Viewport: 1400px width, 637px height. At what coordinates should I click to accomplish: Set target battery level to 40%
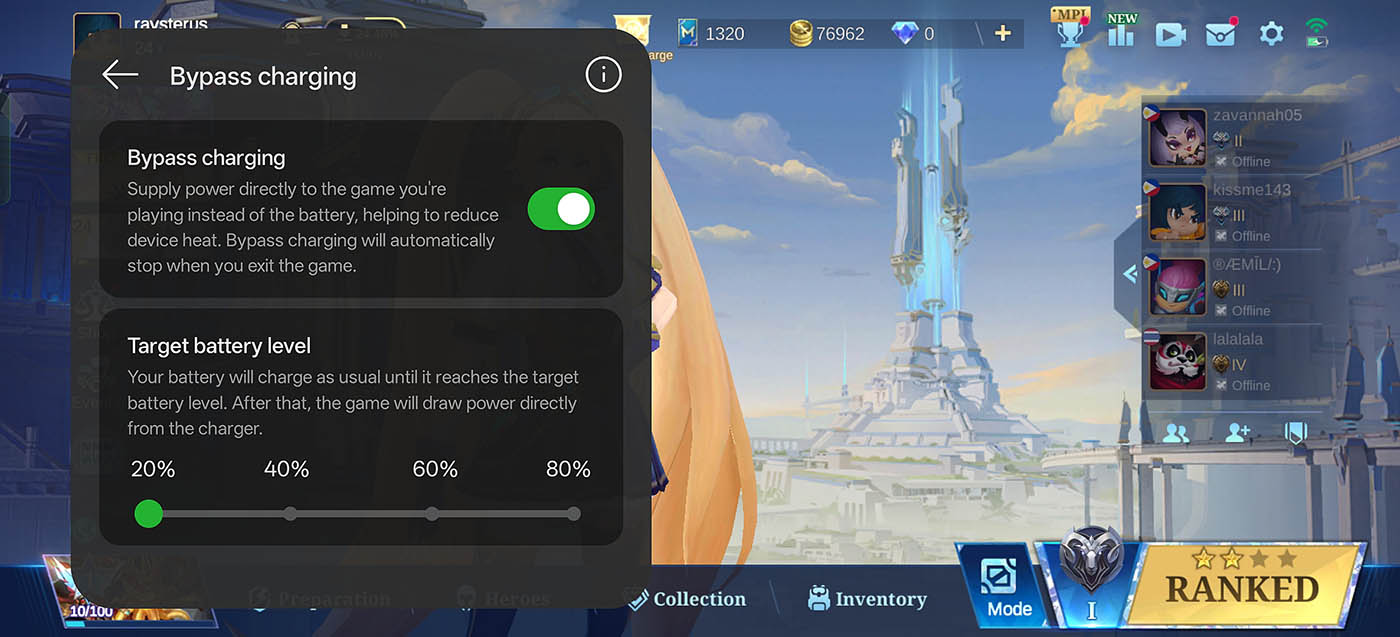[x=290, y=514]
